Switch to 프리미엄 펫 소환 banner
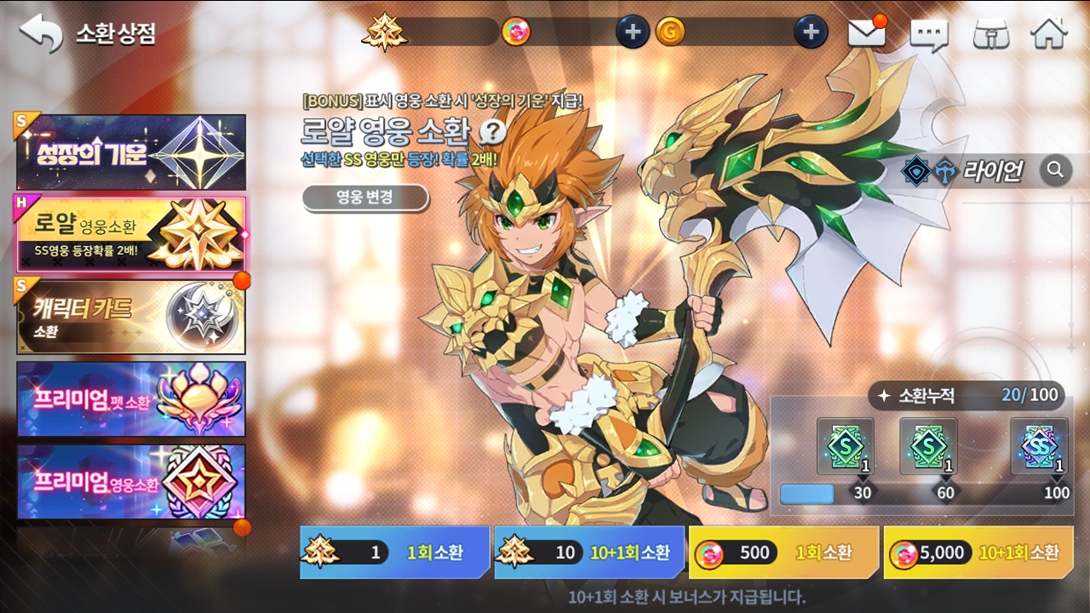1090x613 pixels. tap(131, 400)
